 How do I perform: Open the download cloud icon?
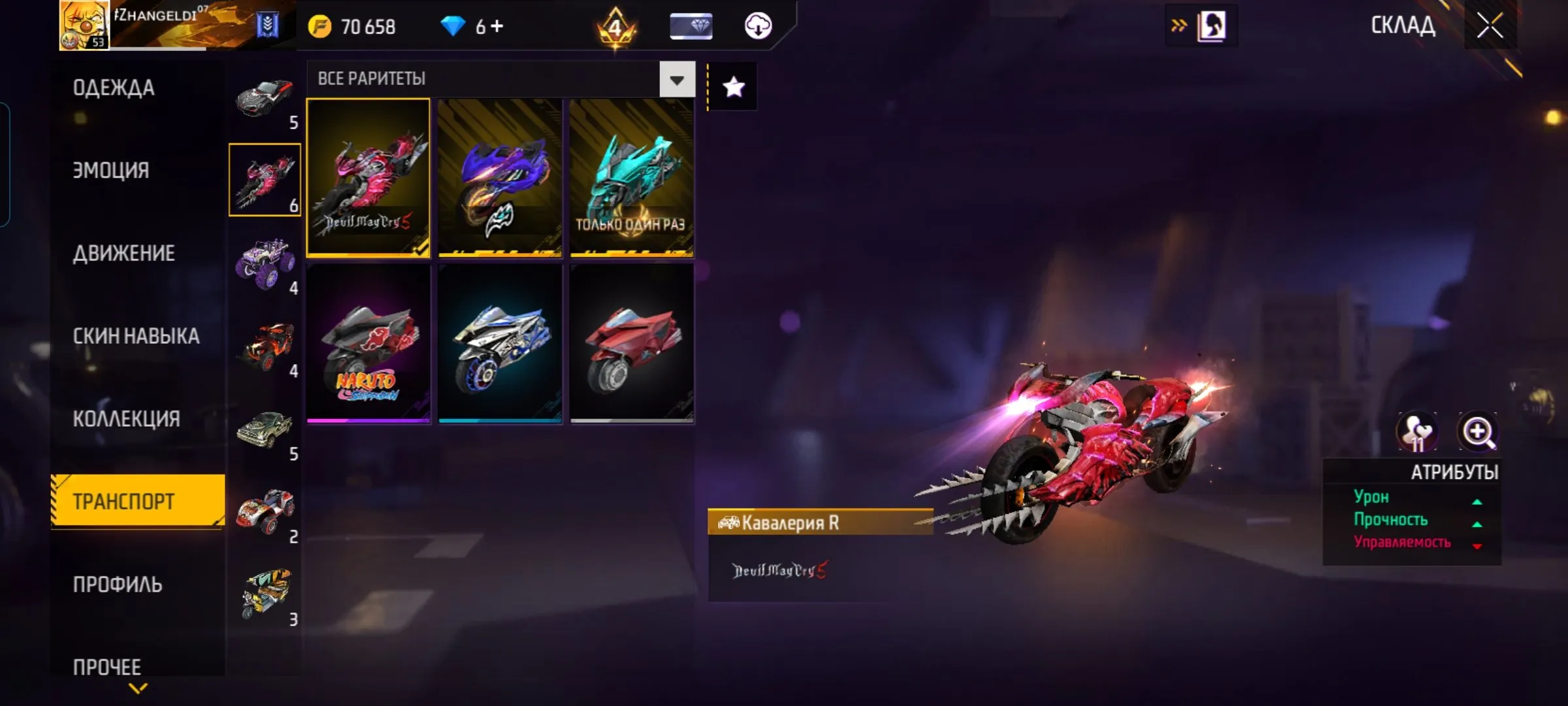(758, 26)
